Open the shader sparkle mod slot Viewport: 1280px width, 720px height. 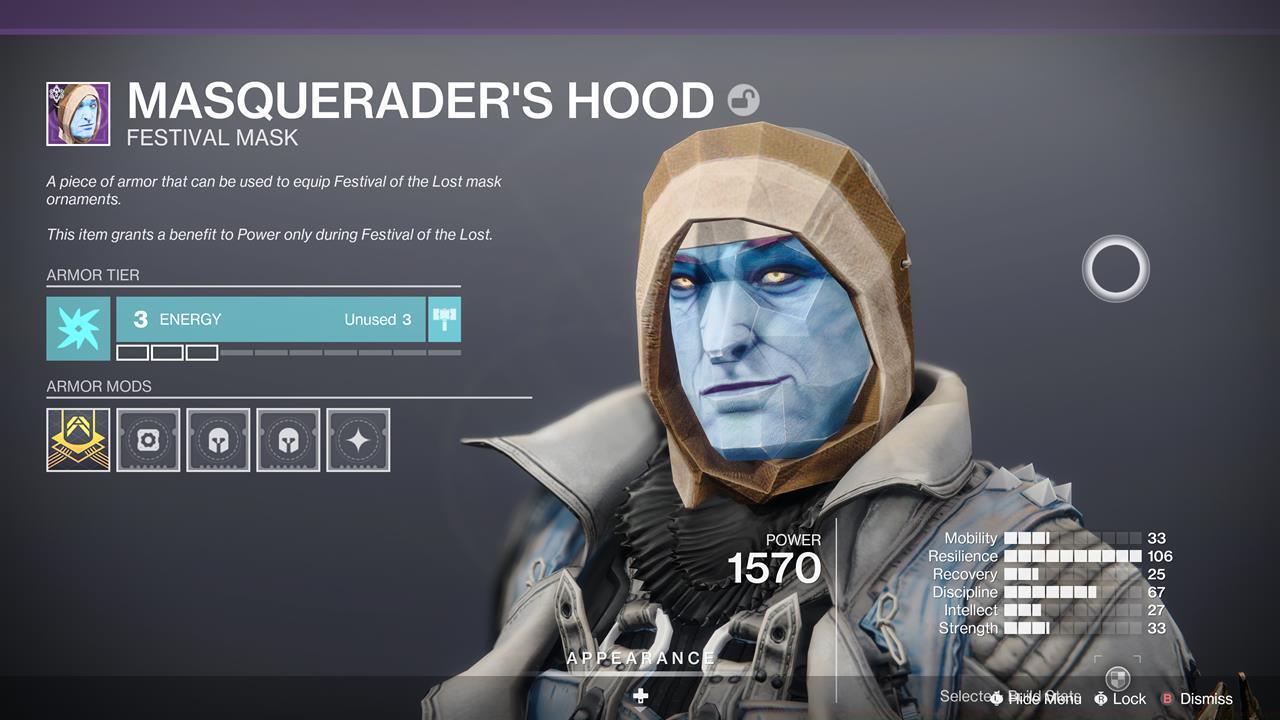(358, 439)
